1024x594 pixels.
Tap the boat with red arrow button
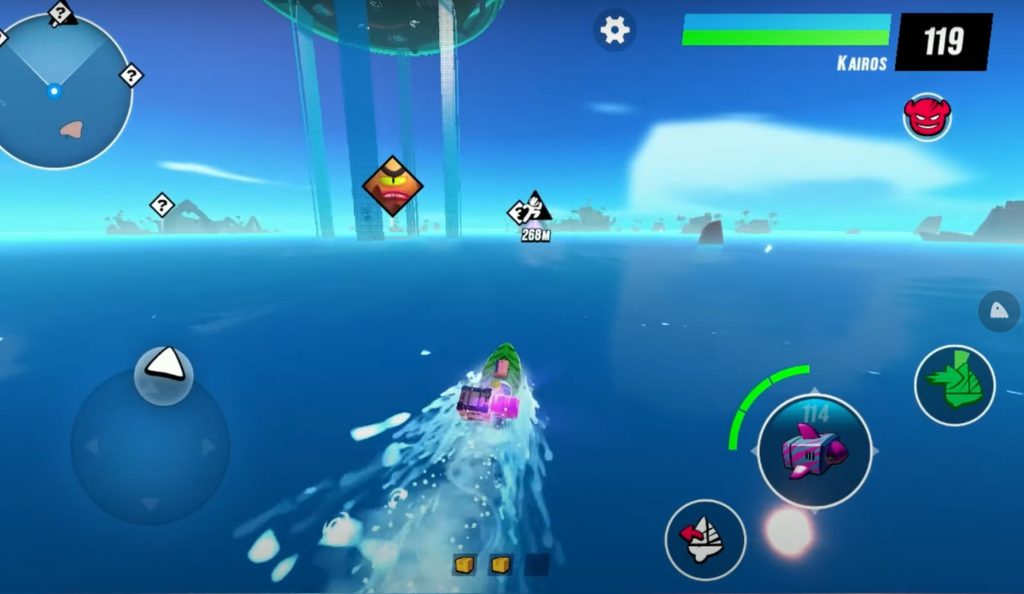(x=705, y=539)
